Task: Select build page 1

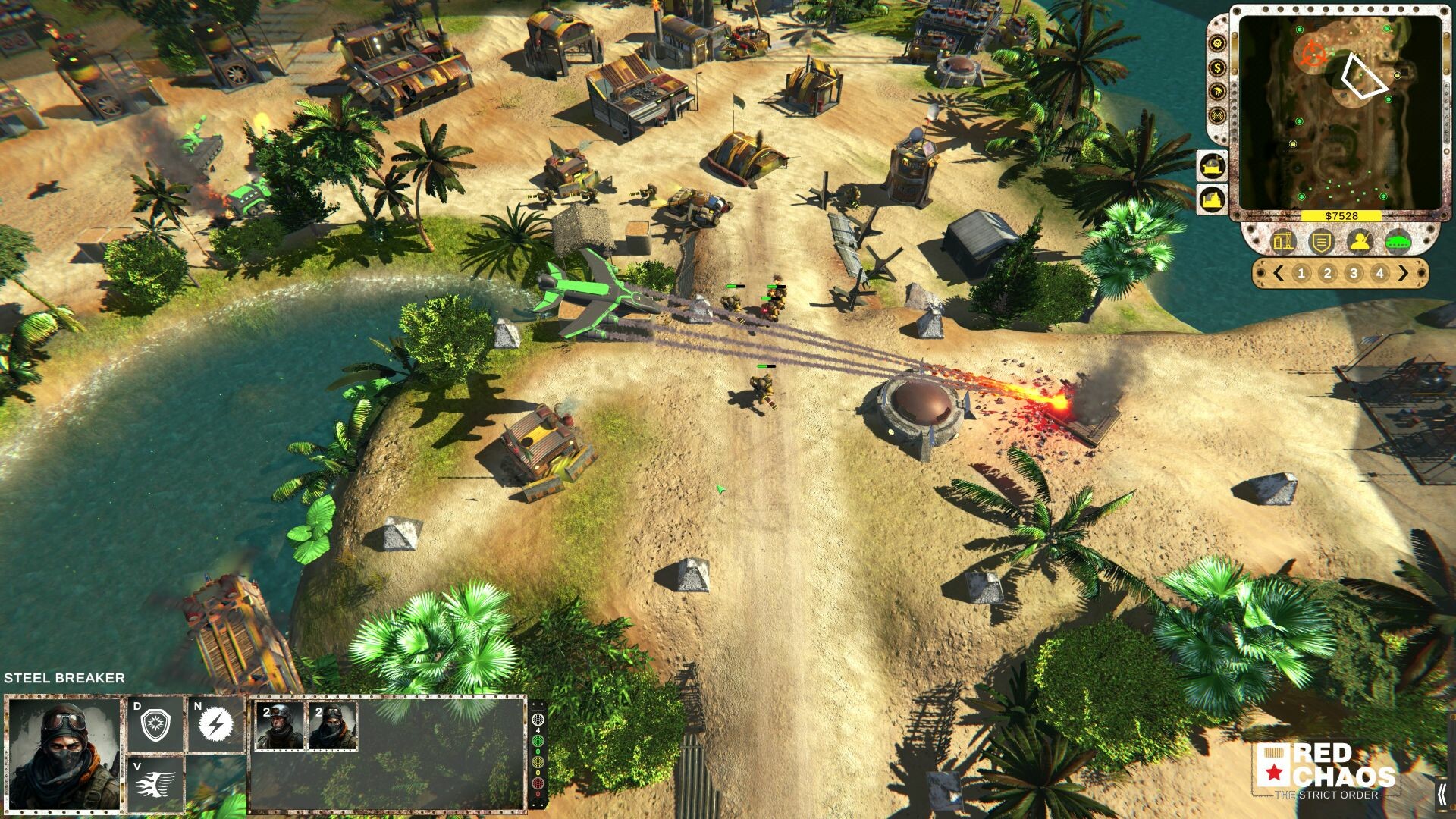Action: click(1304, 271)
